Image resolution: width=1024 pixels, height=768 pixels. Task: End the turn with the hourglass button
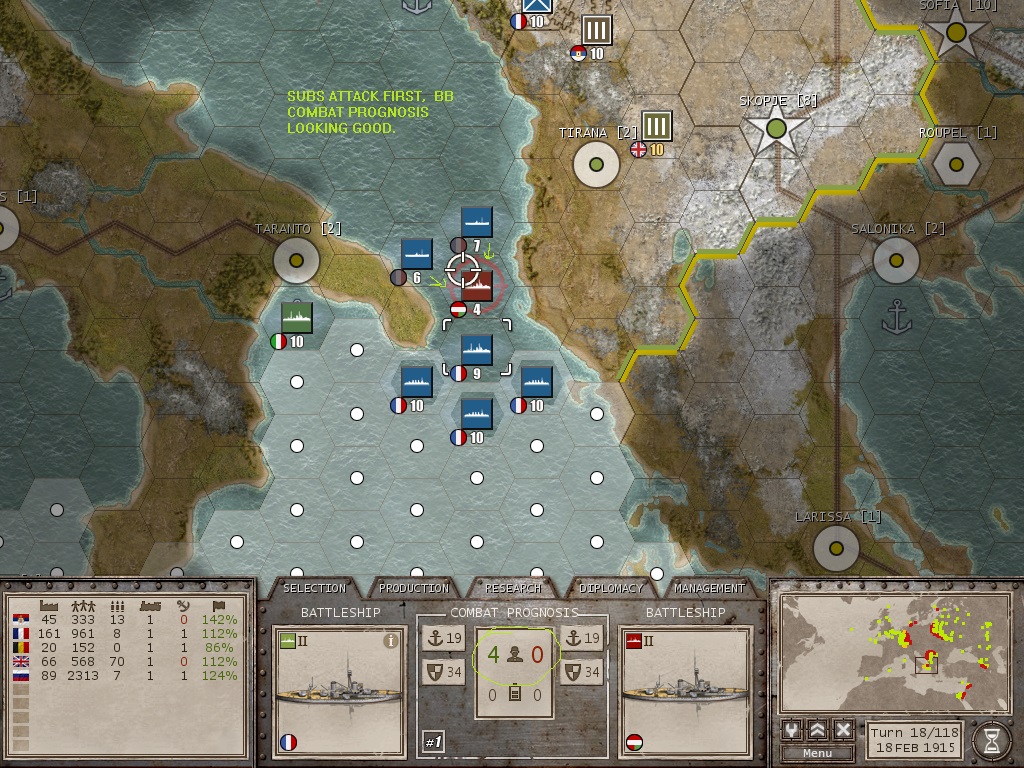point(992,740)
